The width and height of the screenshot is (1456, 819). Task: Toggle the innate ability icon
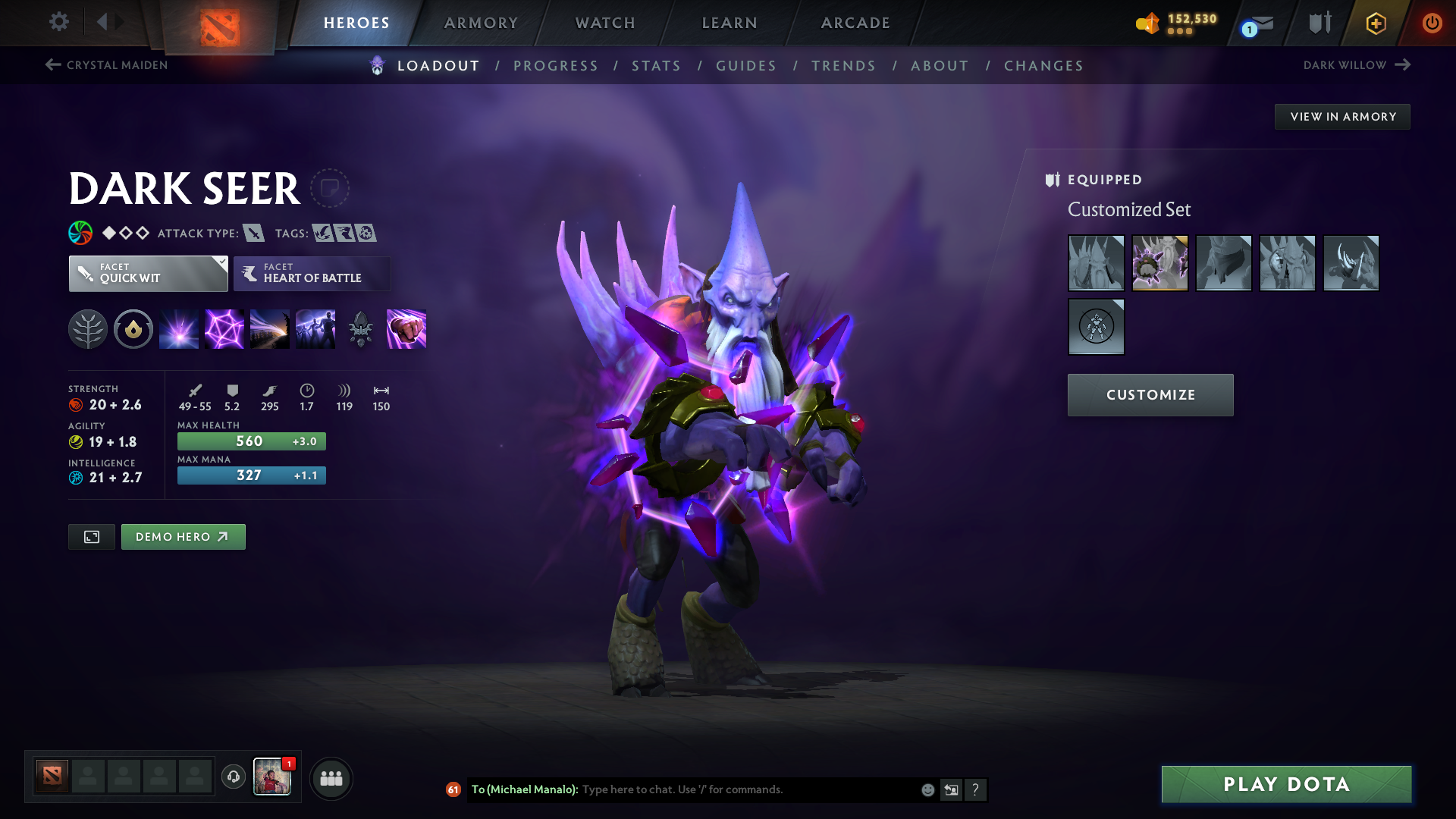(x=133, y=328)
